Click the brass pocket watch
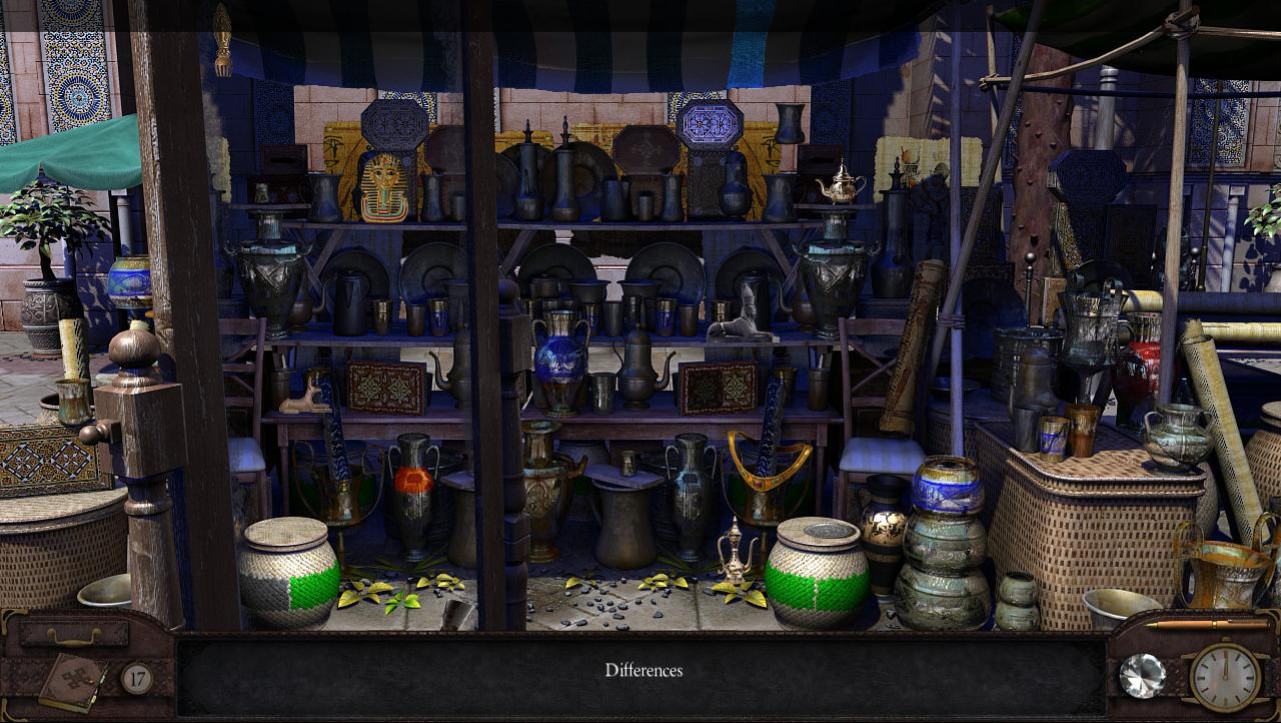 (1225, 677)
